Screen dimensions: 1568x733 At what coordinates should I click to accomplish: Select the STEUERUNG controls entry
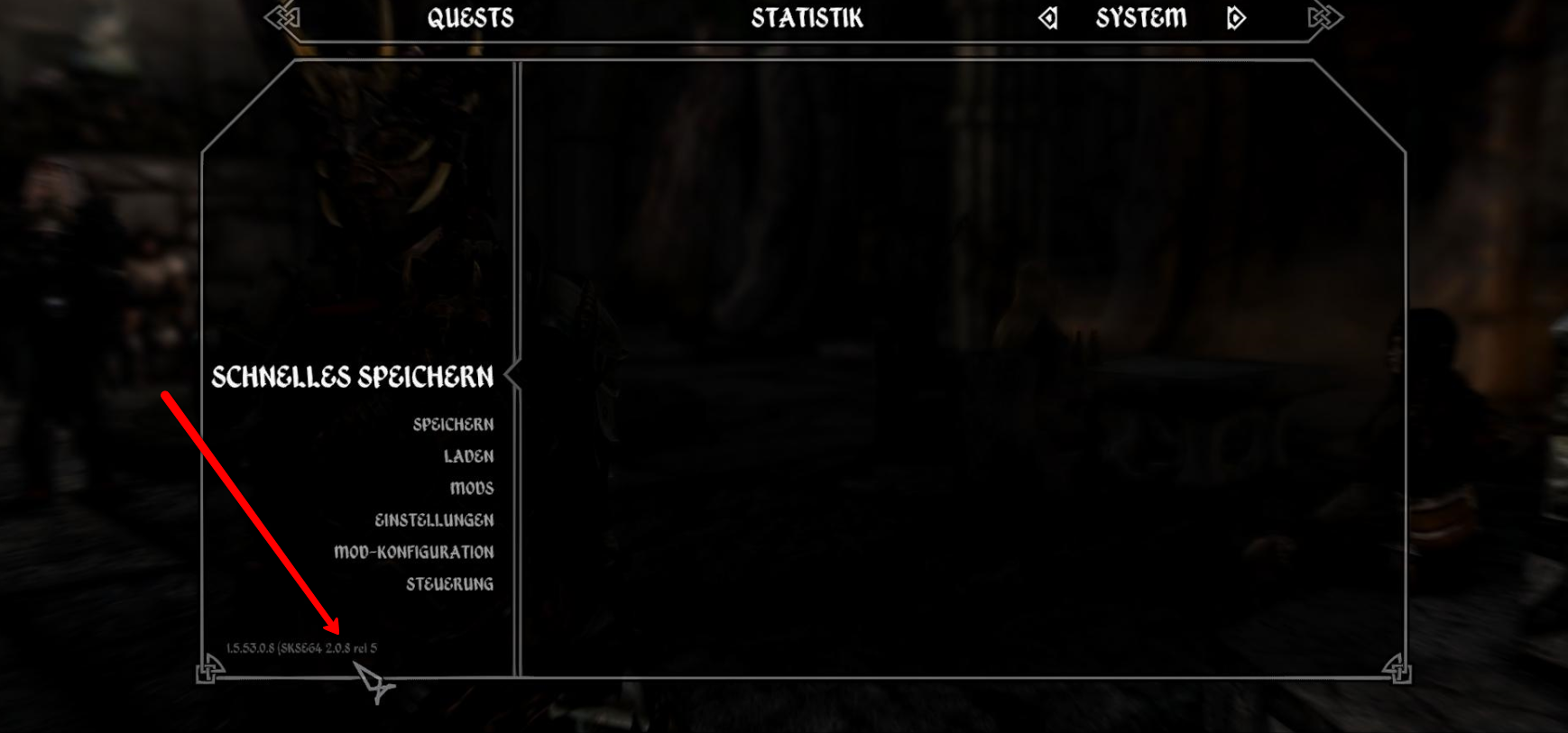coord(449,584)
